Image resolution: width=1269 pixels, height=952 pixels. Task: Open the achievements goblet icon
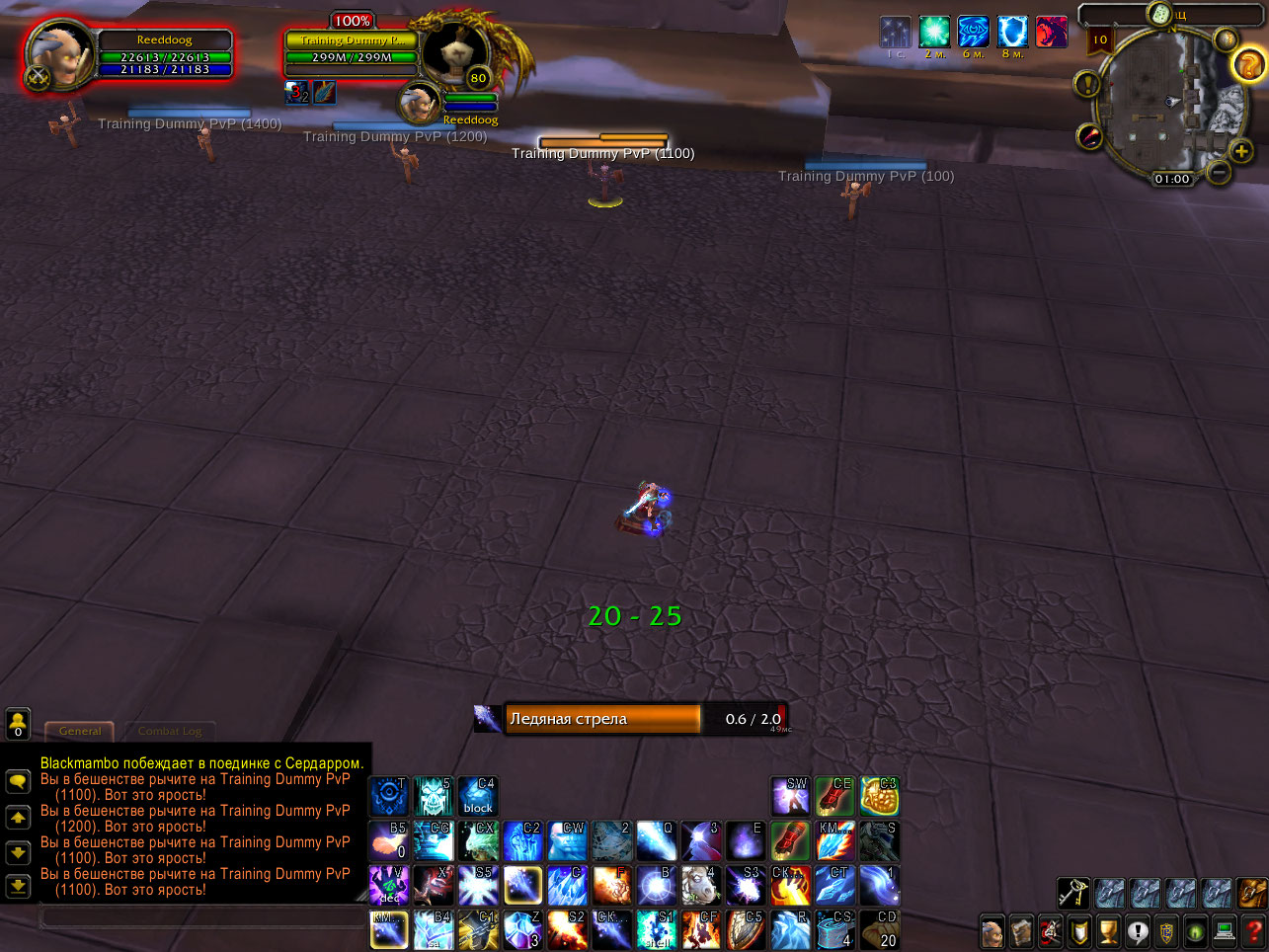[1108, 931]
